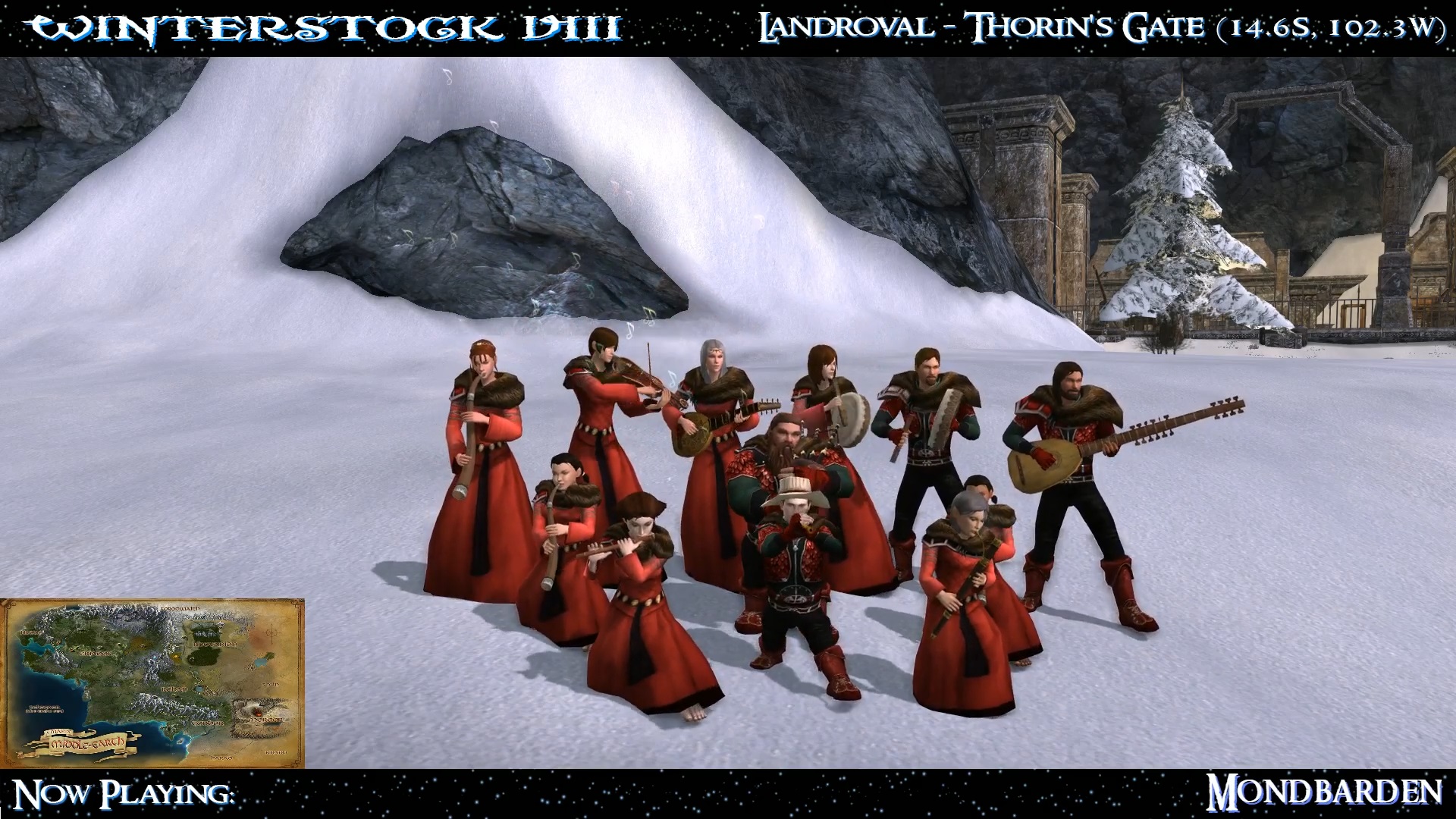This screenshot has width=1456, height=819.
Task: Click the Middle-earth map thumbnail
Action: click(x=152, y=682)
